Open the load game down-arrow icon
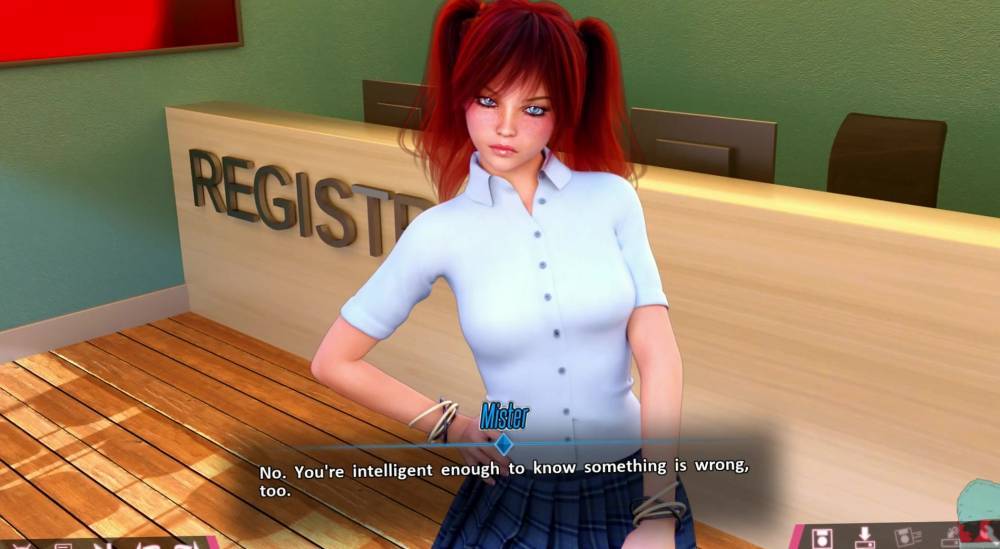Image resolution: width=1000 pixels, height=549 pixels. point(865,538)
